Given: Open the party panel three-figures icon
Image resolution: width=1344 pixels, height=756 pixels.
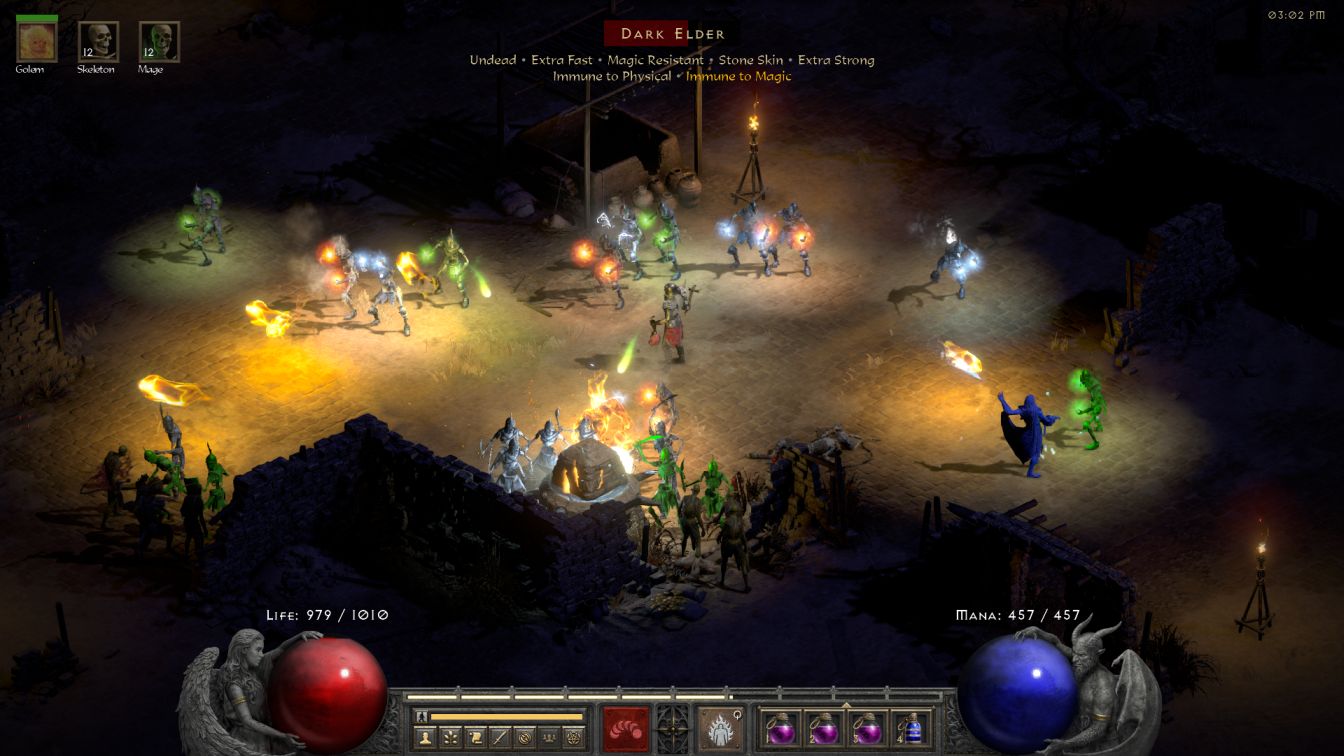Looking at the screenshot, I should (548, 737).
